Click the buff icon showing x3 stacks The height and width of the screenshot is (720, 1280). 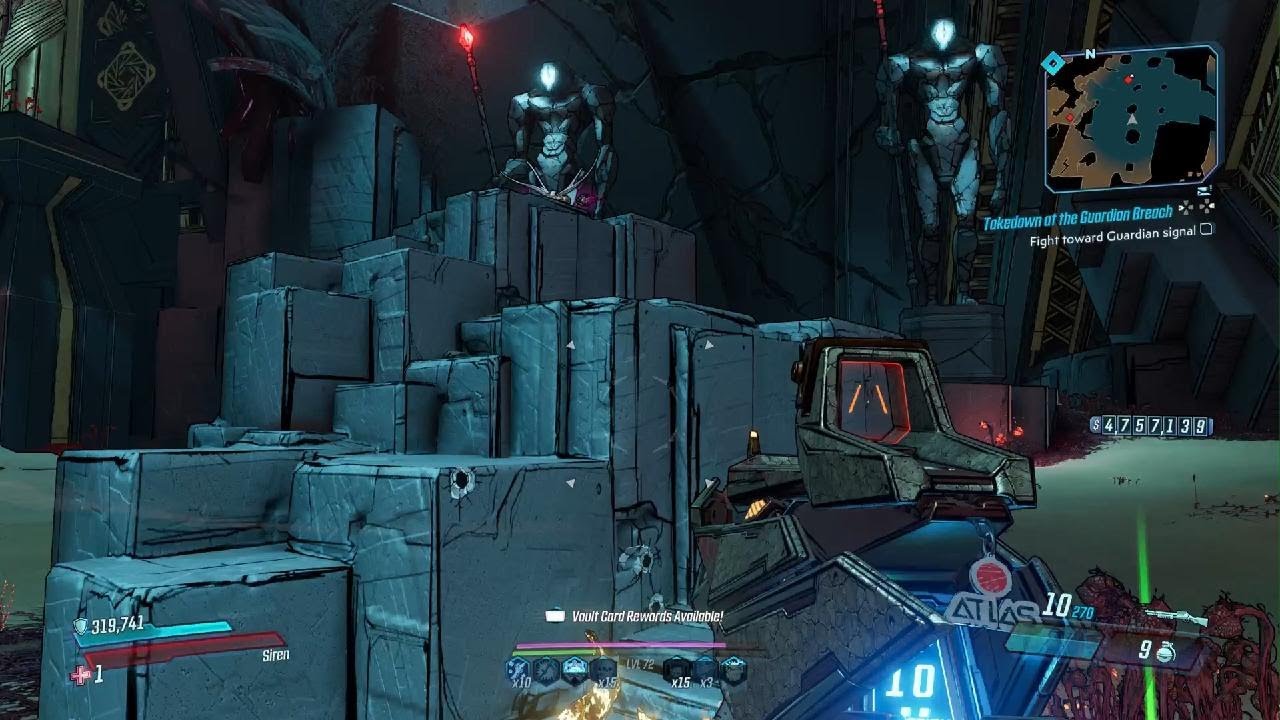tap(706, 668)
